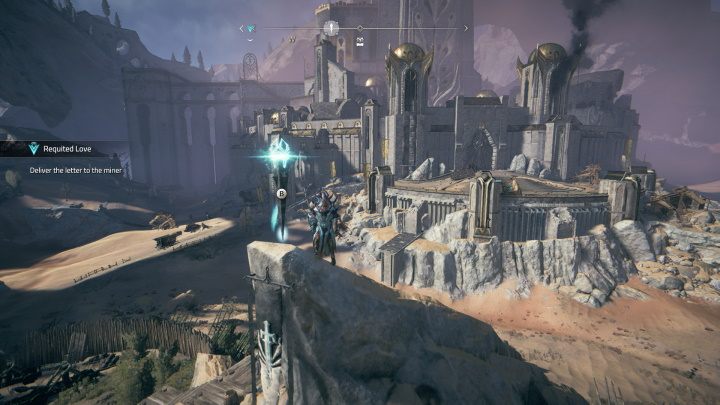Open the Requited Love quest tracker

tap(63, 148)
